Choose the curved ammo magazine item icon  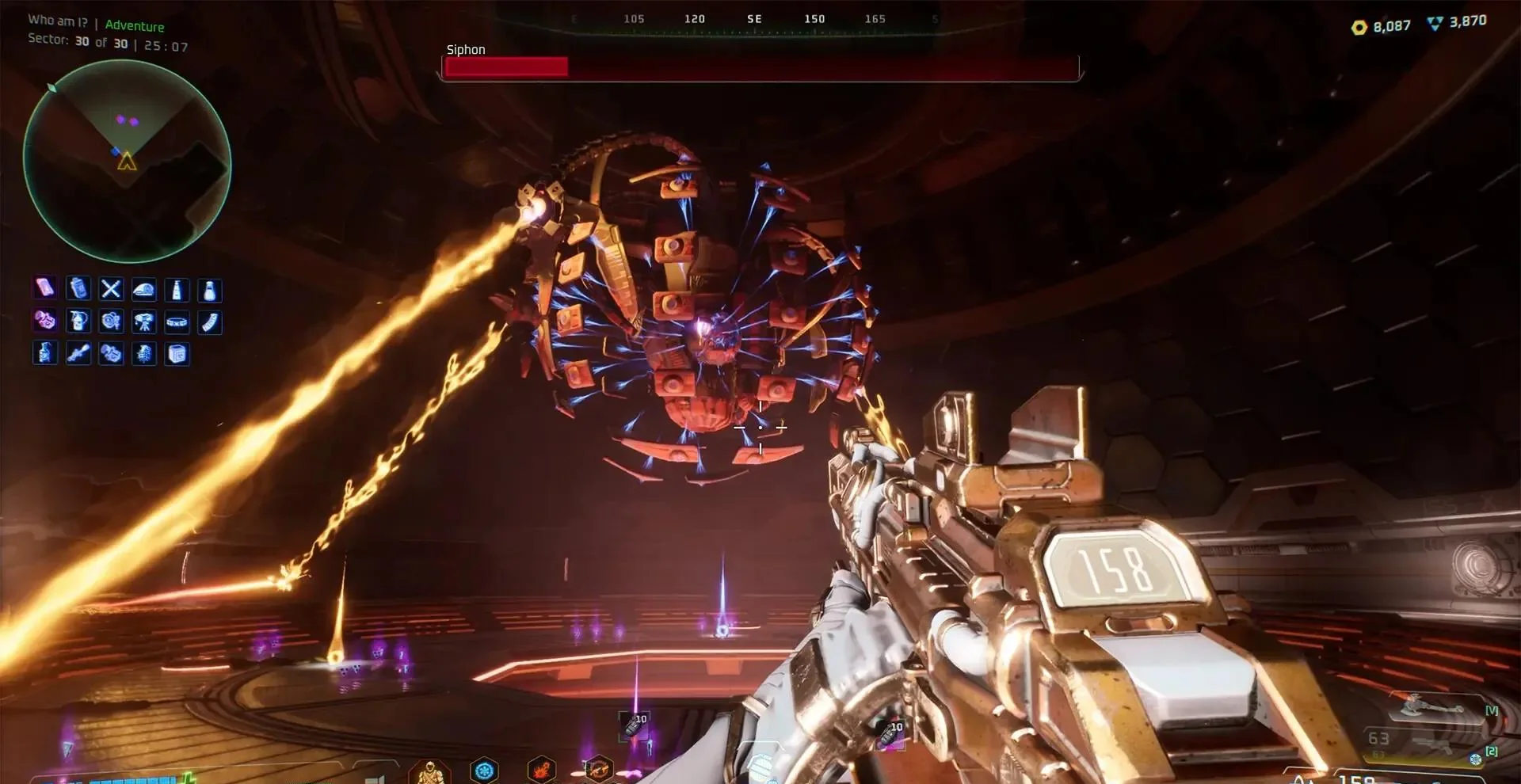pyautogui.click(x=209, y=322)
